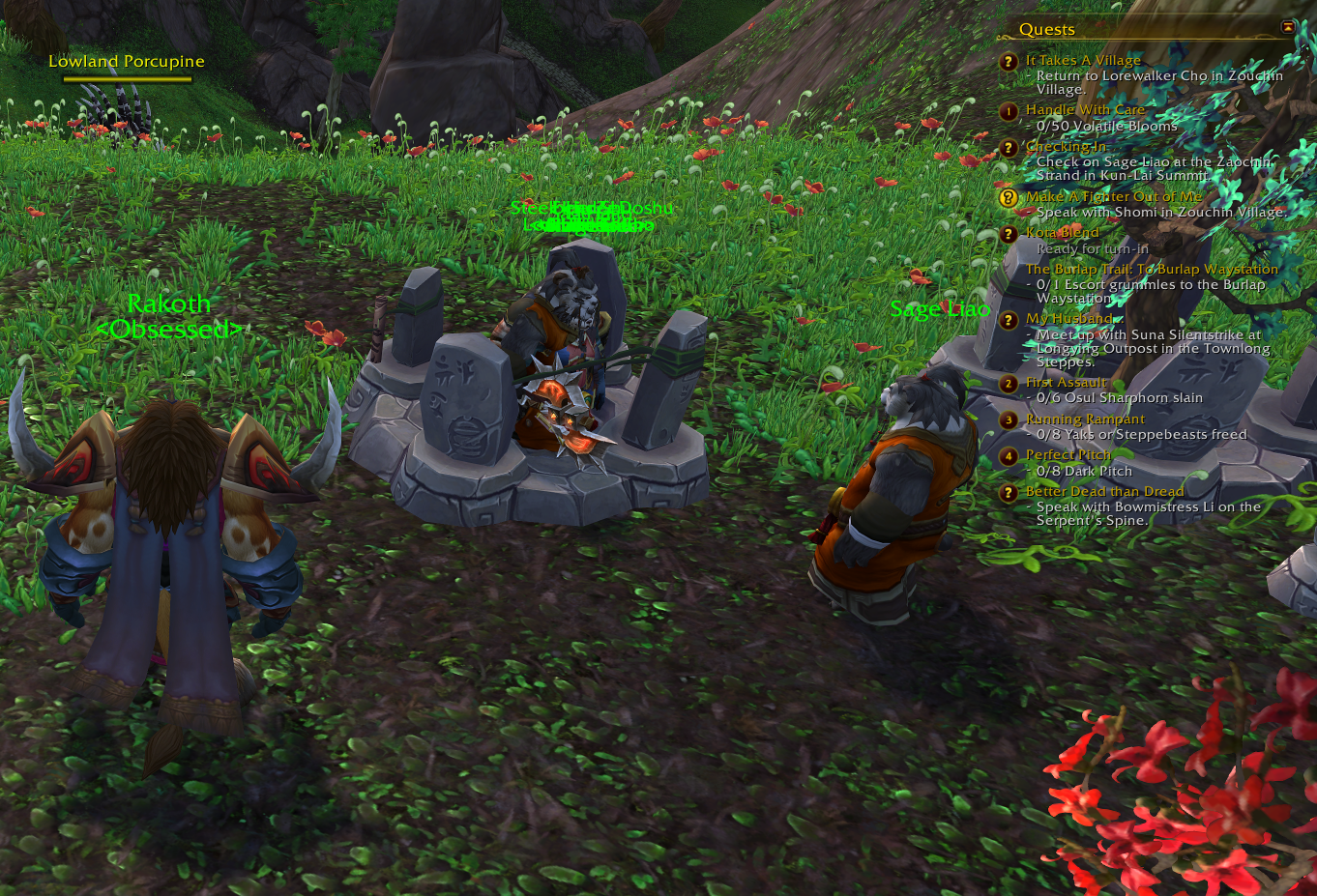Open the My Husband... quest entry
Screen dimensions: 1317x896
1070,318
